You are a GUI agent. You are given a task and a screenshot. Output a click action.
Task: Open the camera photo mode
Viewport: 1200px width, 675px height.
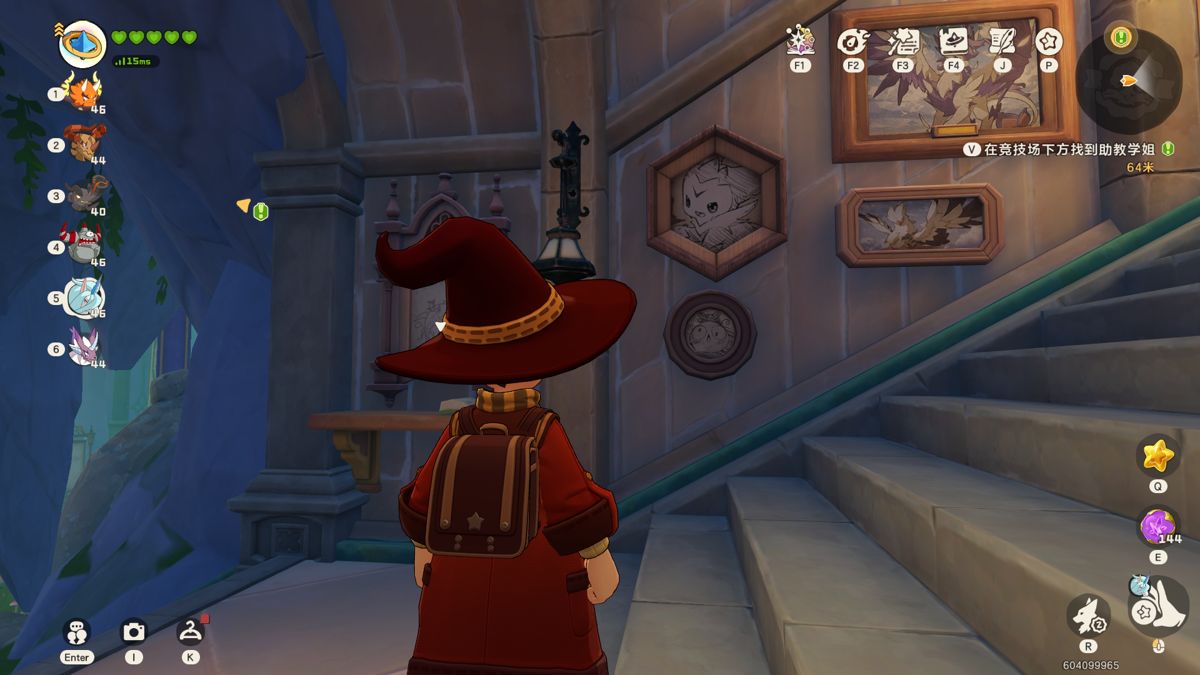pos(133,631)
